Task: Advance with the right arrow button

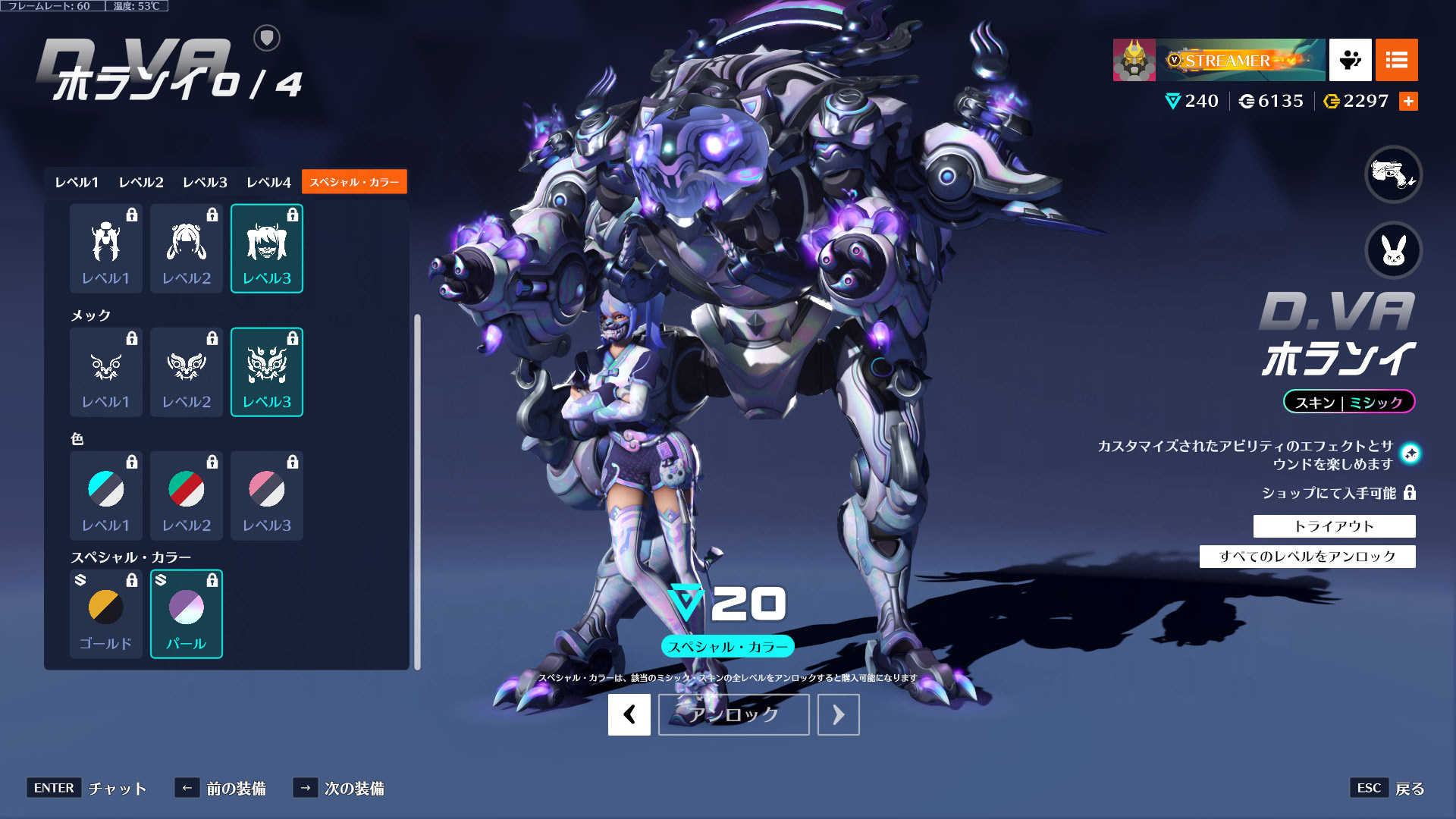Action: (x=838, y=714)
